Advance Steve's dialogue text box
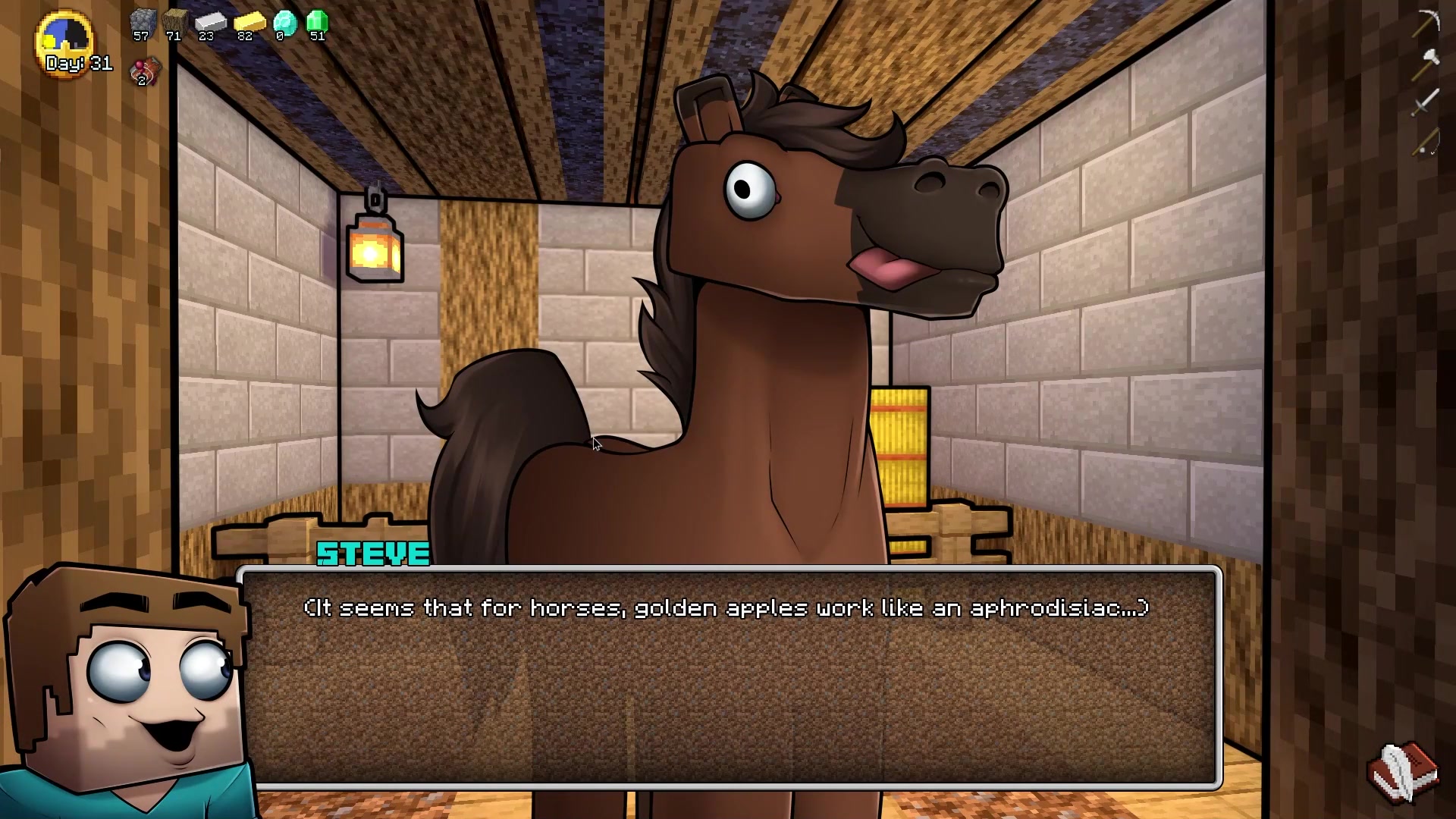 728,676
